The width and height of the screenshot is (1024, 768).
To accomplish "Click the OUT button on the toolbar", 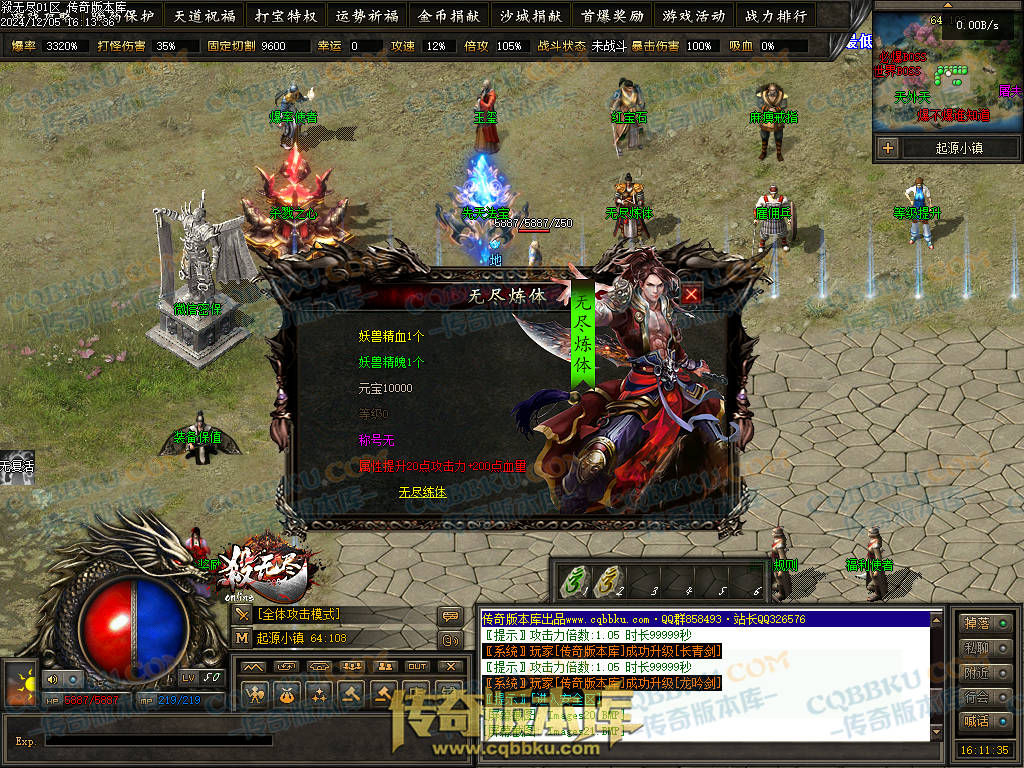I will (x=417, y=666).
